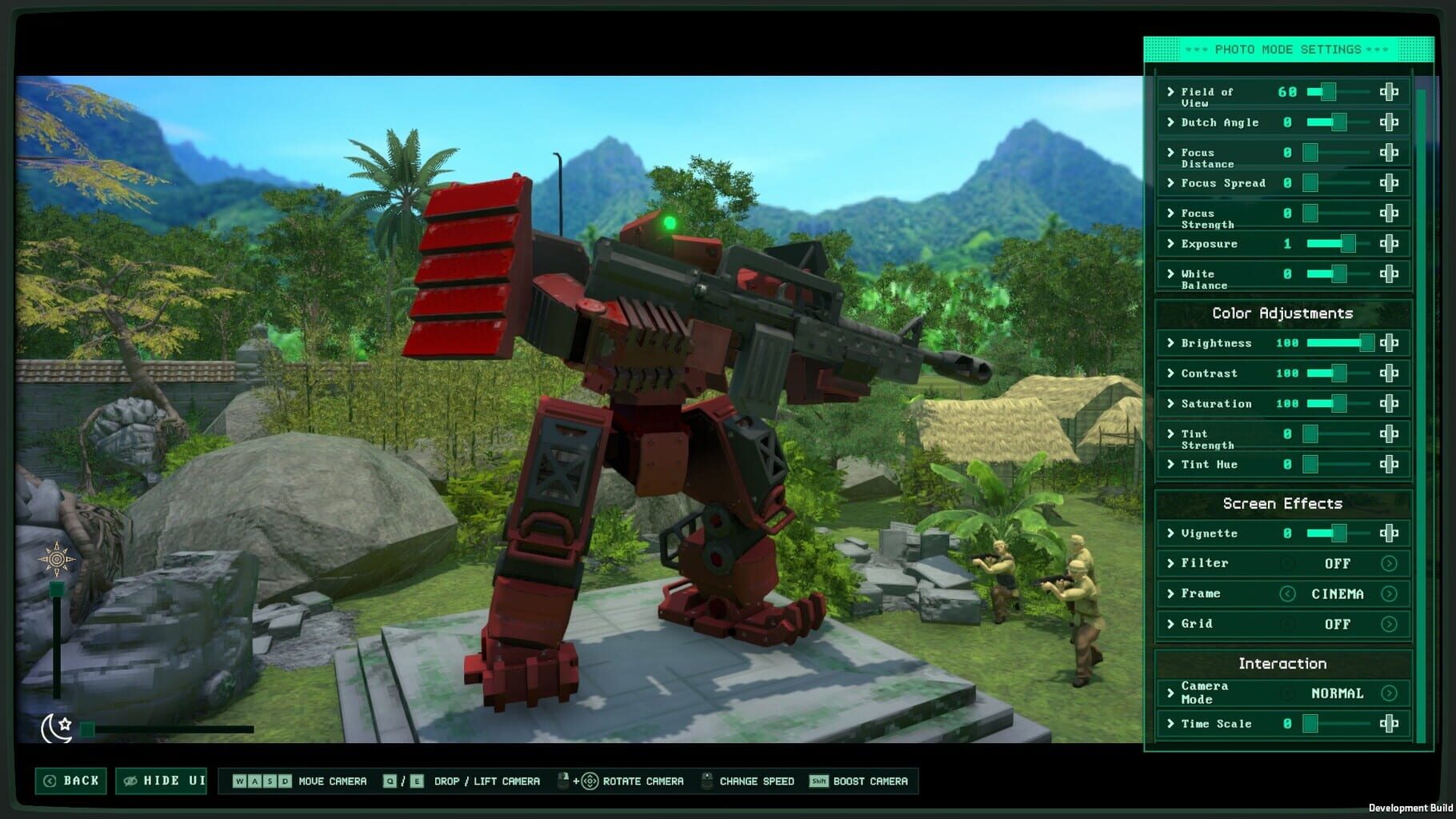Expand the Dutch Angle setting

pyautogui.click(x=1169, y=122)
